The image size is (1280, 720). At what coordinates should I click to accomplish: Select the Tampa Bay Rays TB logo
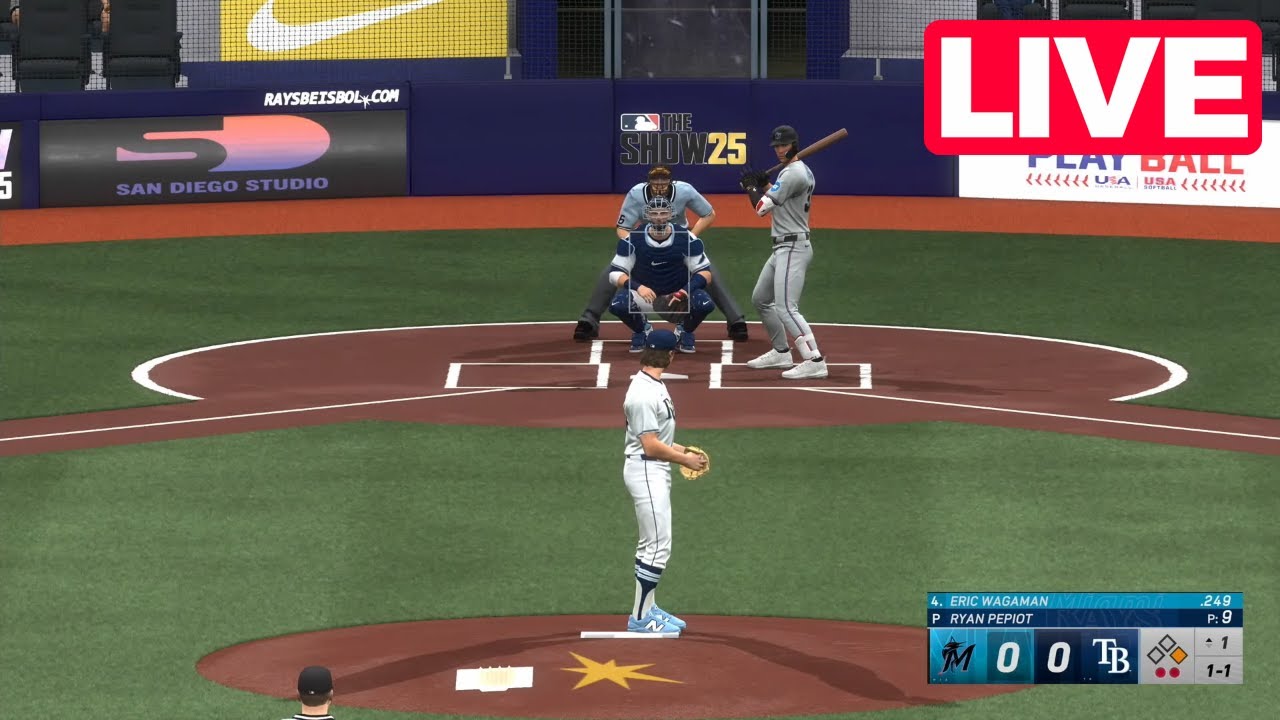[x=1112, y=657]
